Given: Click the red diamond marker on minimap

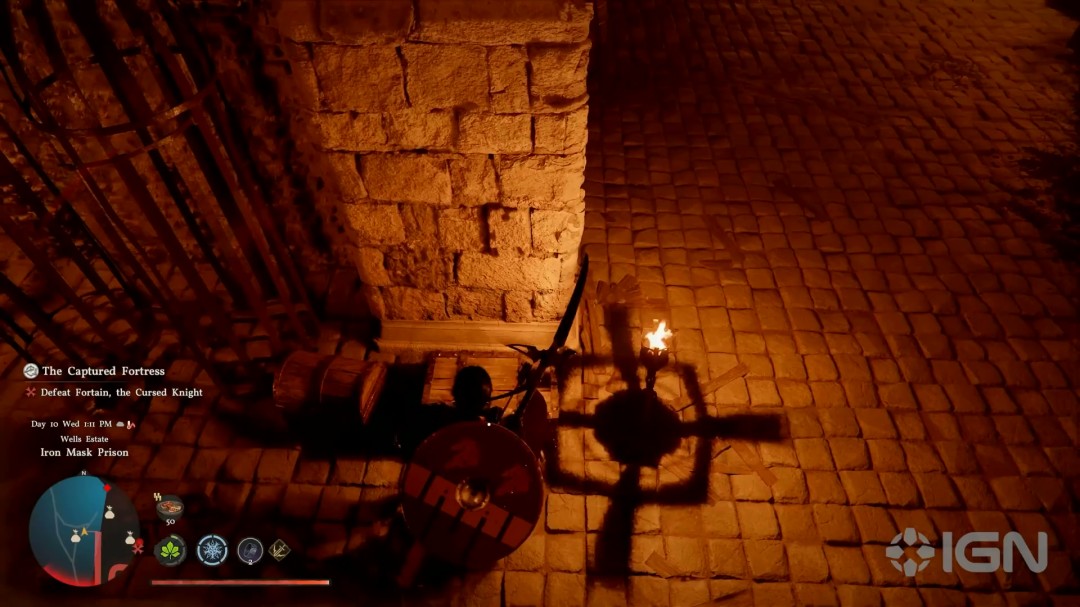Looking at the screenshot, I should [106, 487].
